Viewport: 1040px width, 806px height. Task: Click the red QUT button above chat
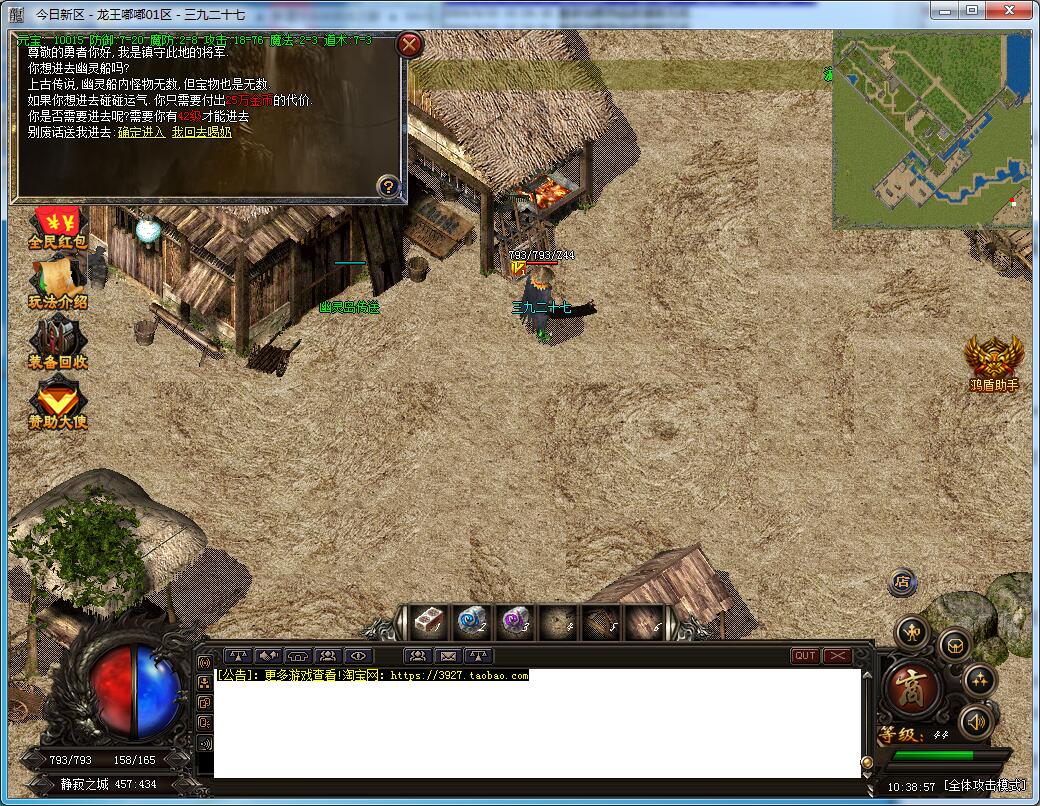click(x=804, y=656)
